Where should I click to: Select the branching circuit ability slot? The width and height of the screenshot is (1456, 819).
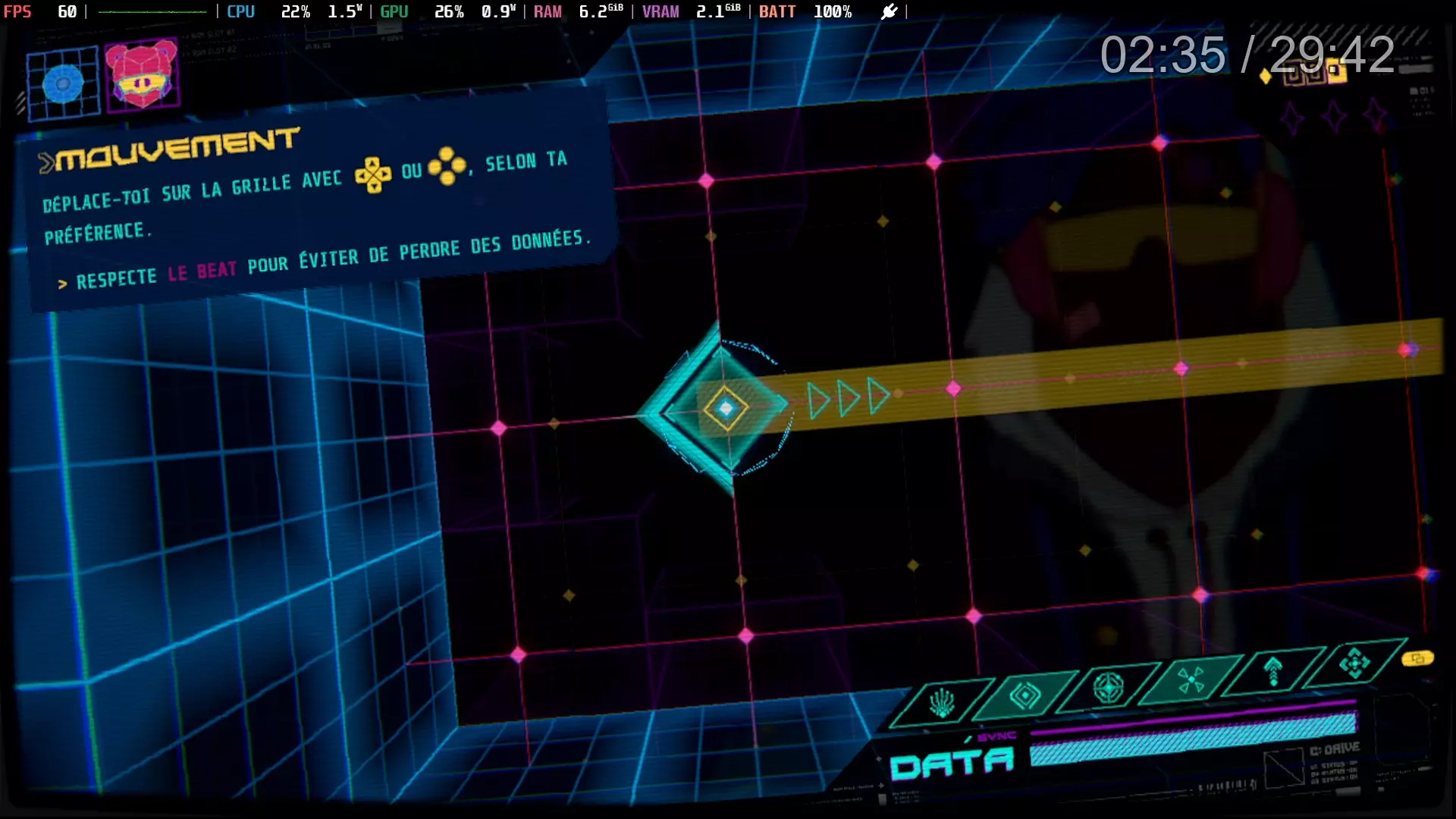(x=942, y=703)
